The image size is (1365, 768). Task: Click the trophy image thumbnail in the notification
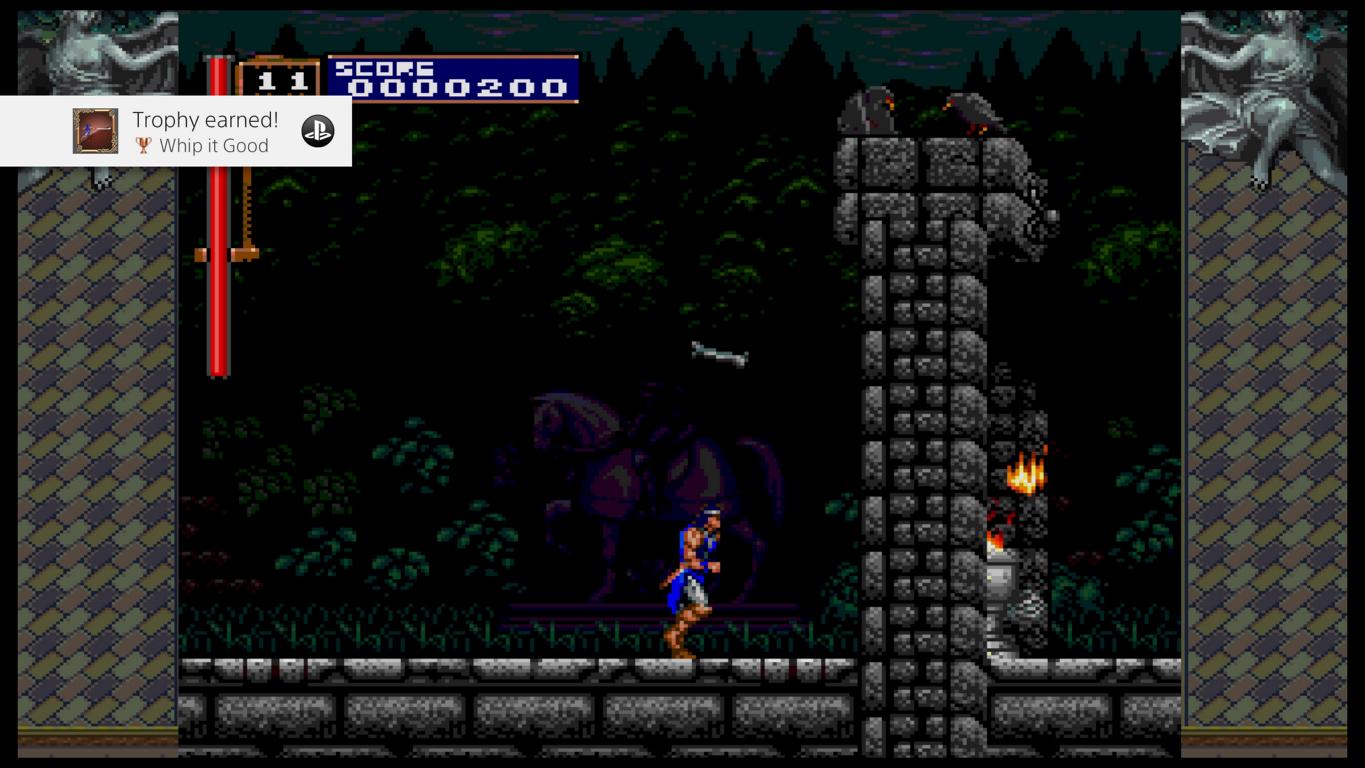point(95,131)
